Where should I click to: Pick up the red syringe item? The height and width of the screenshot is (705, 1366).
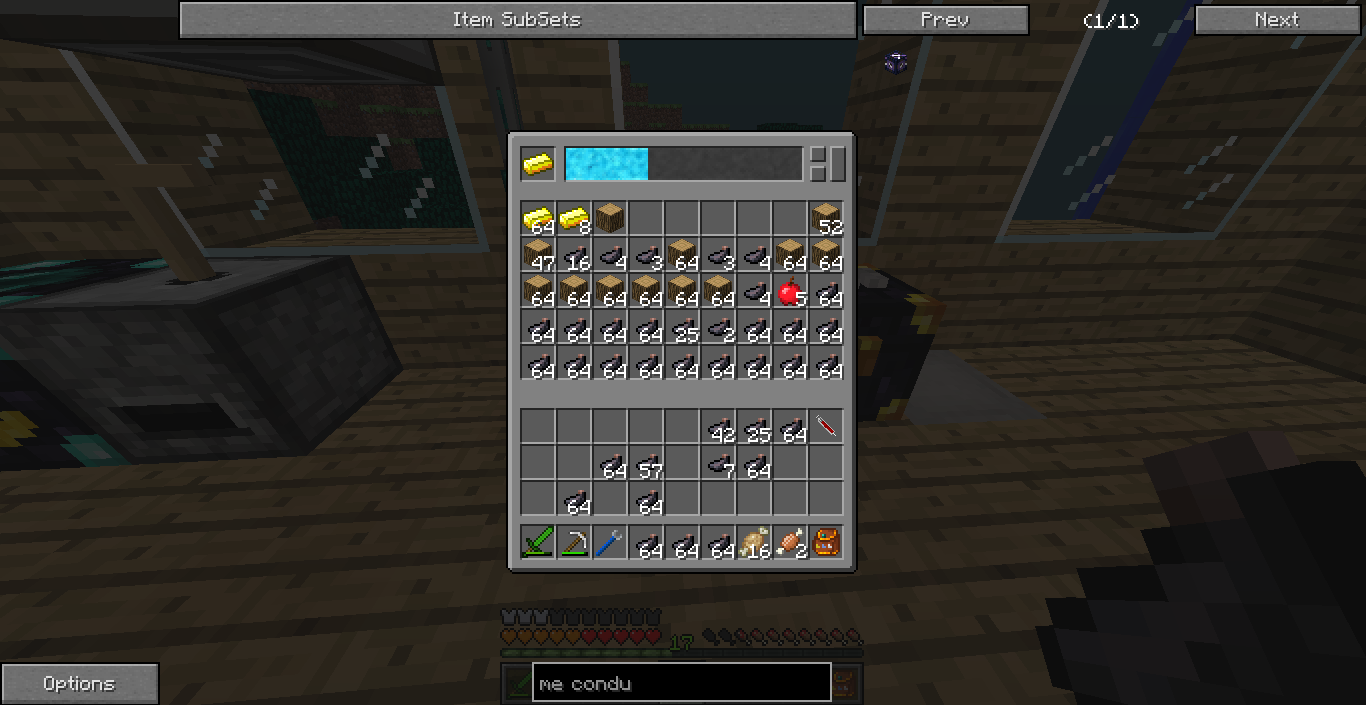tap(826, 427)
